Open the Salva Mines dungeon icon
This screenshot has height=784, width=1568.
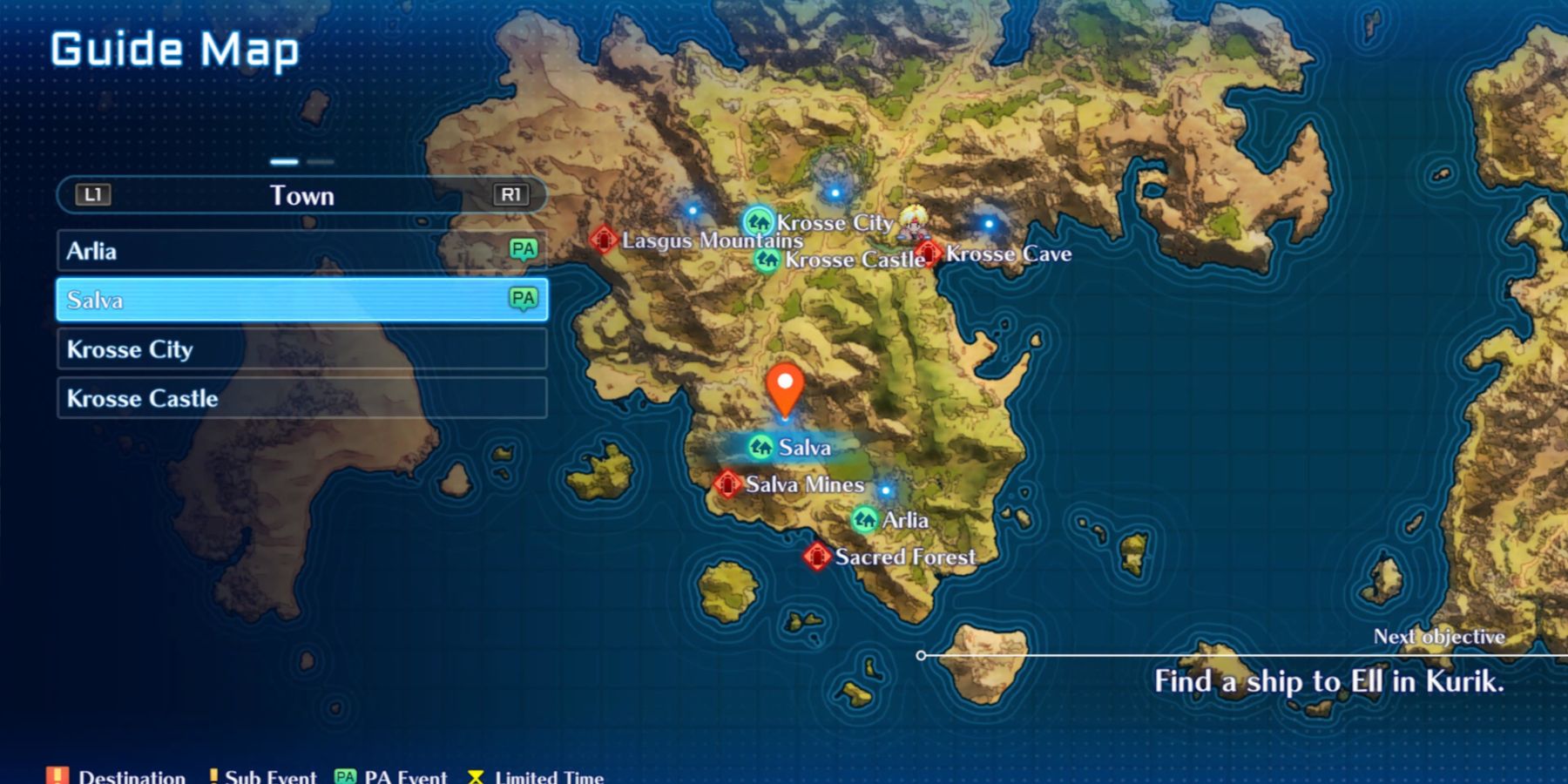click(727, 483)
